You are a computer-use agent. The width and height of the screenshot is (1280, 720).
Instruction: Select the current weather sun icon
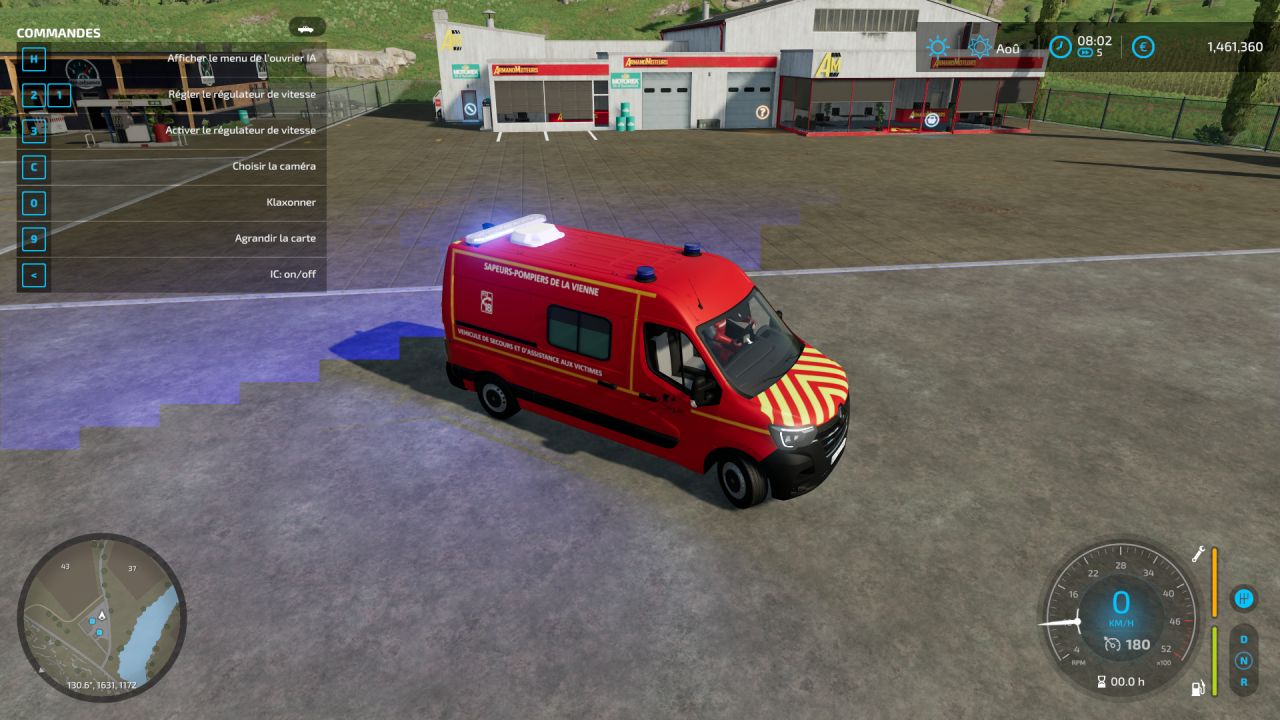click(937, 46)
